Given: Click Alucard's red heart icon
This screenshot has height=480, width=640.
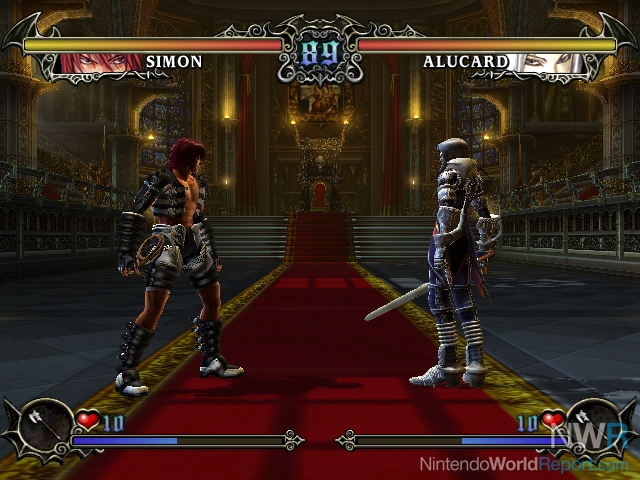Looking at the screenshot, I should 553,421.
